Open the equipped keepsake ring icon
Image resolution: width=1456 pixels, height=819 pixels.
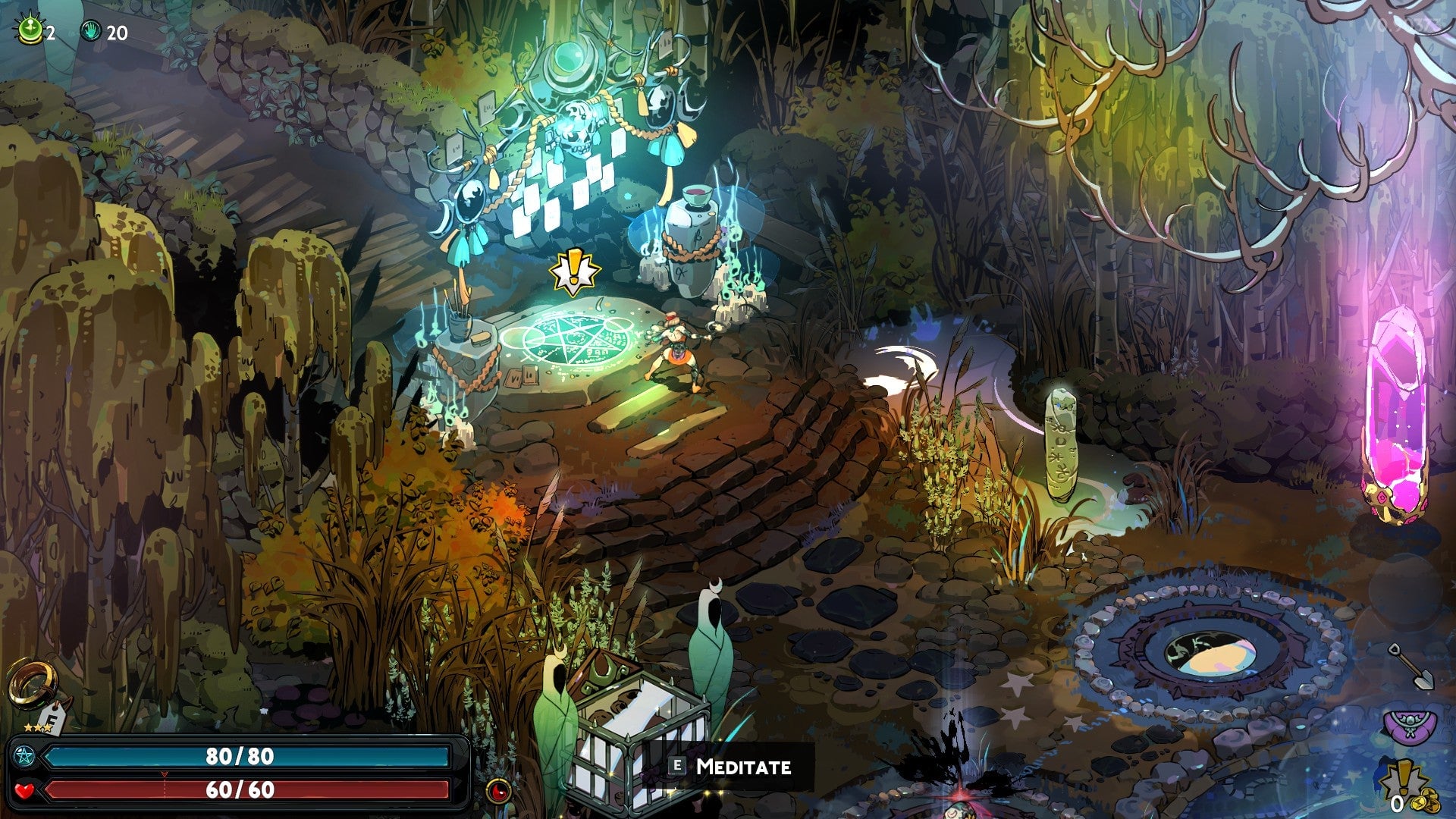(33, 681)
